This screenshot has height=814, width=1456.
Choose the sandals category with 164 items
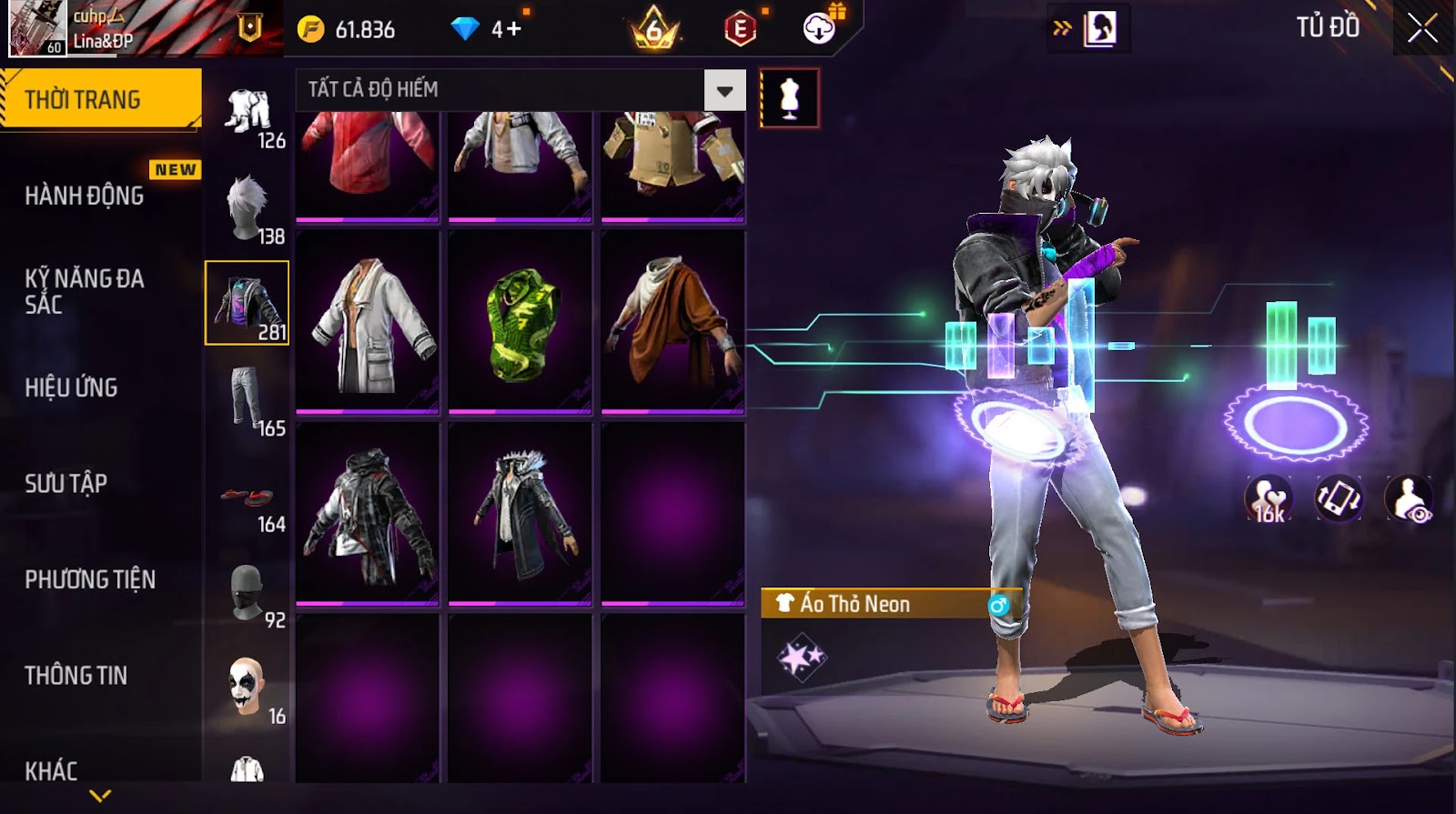tap(248, 497)
